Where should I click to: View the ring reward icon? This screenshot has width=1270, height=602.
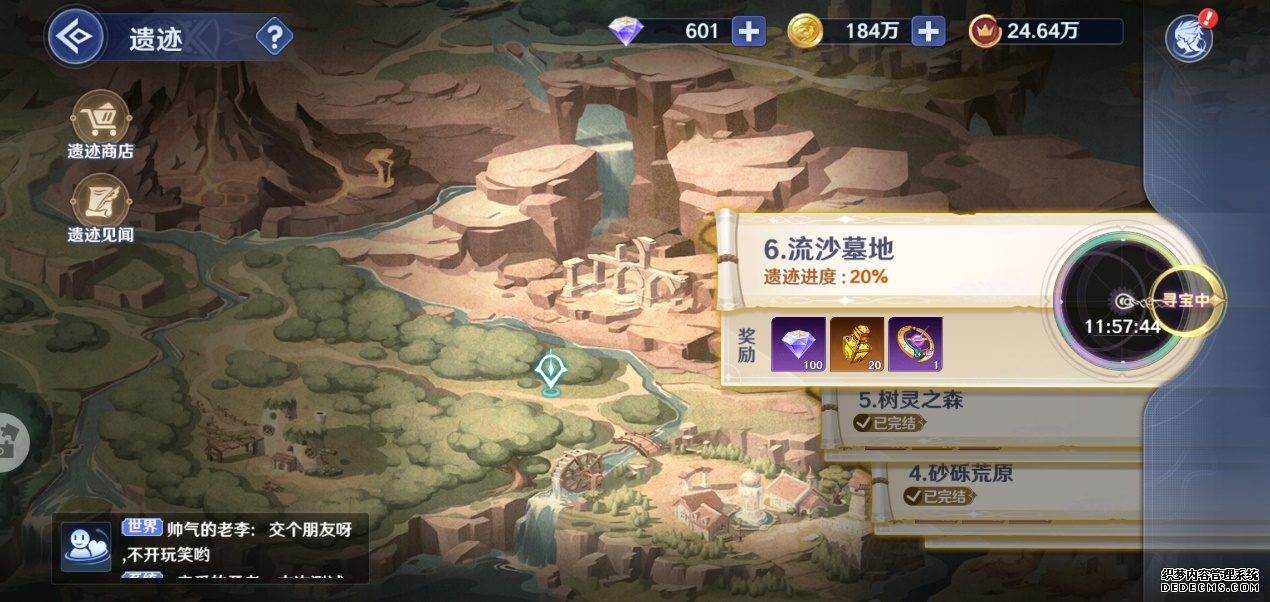(x=915, y=344)
